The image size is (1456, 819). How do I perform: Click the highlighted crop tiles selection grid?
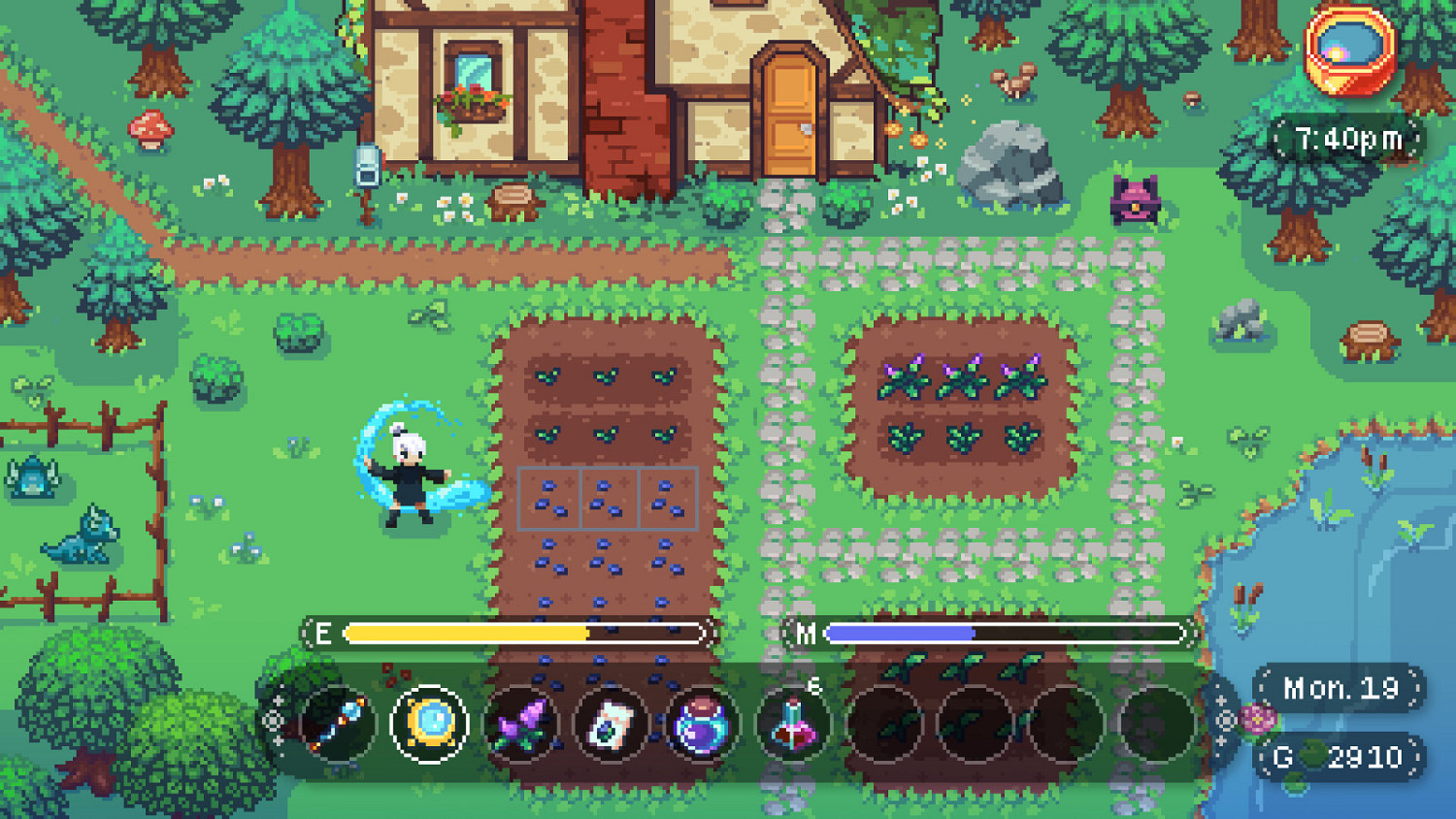(x=610, y=497)
